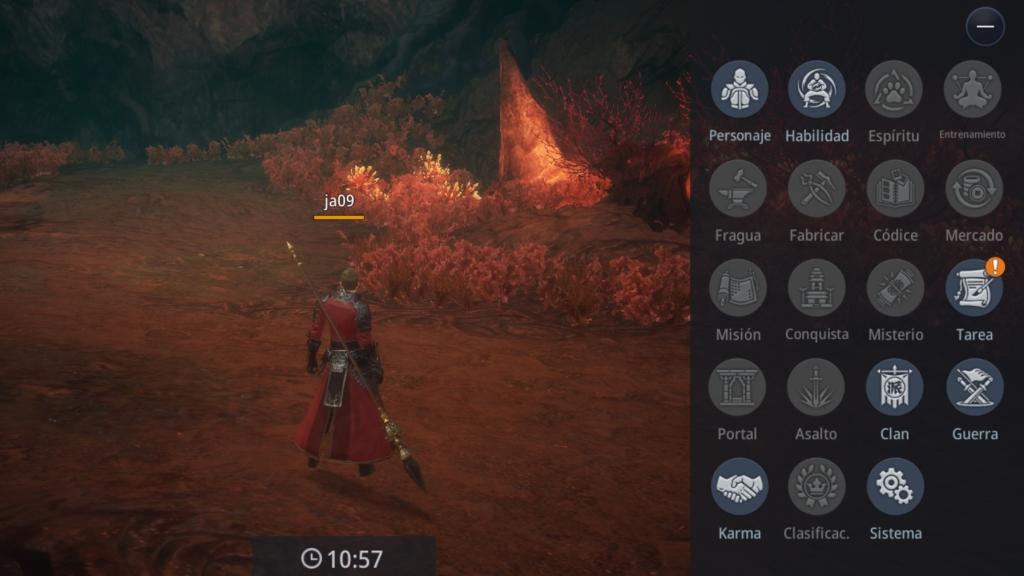Image resolution: width=1024 pixels, height=576 pixels.
Task: Open the Entrenamiento meditation menu
Action: click(973, 89)
